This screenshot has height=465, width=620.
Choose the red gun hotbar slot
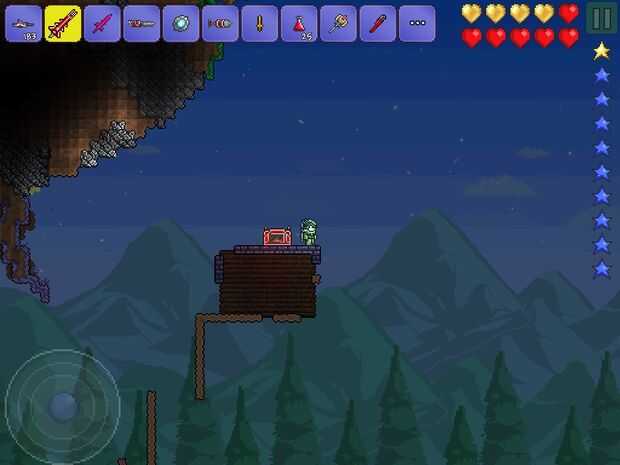(141, 23)
